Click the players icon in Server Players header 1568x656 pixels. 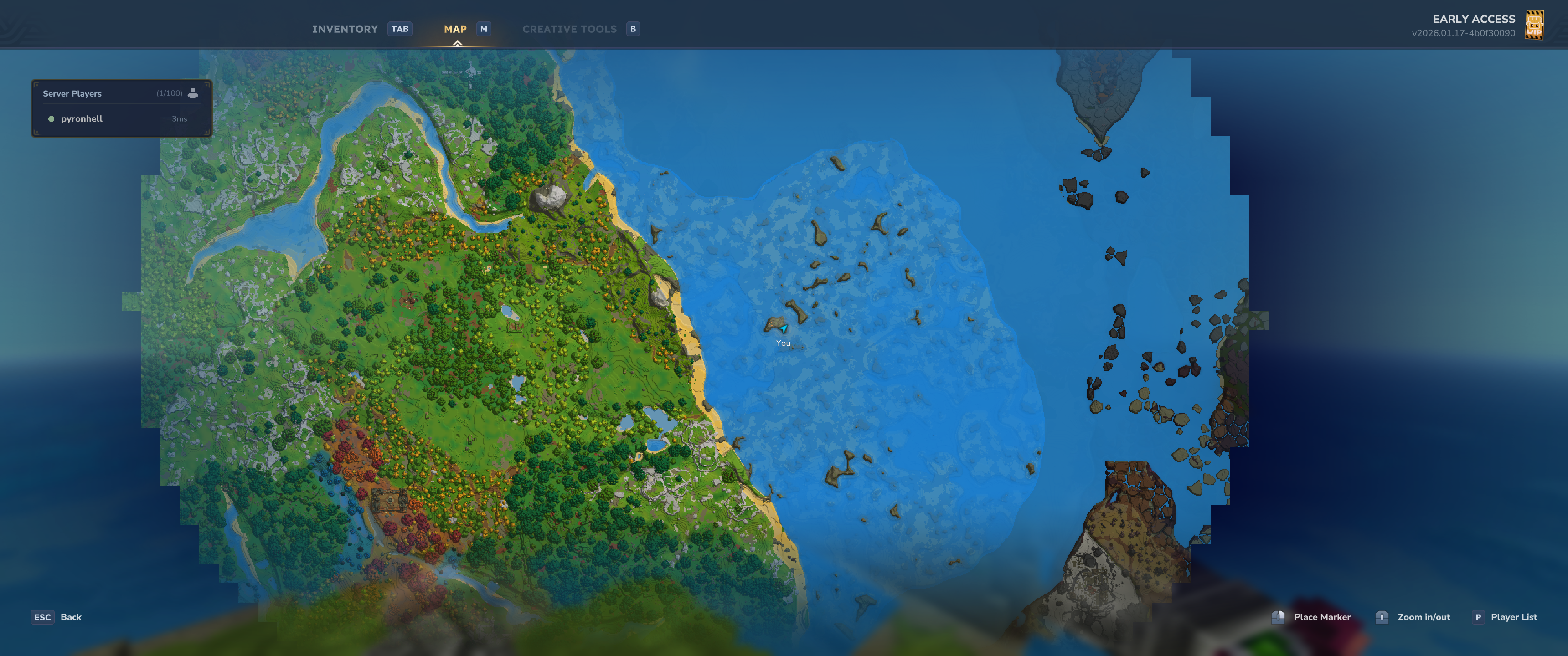click(x=193, y=93)
